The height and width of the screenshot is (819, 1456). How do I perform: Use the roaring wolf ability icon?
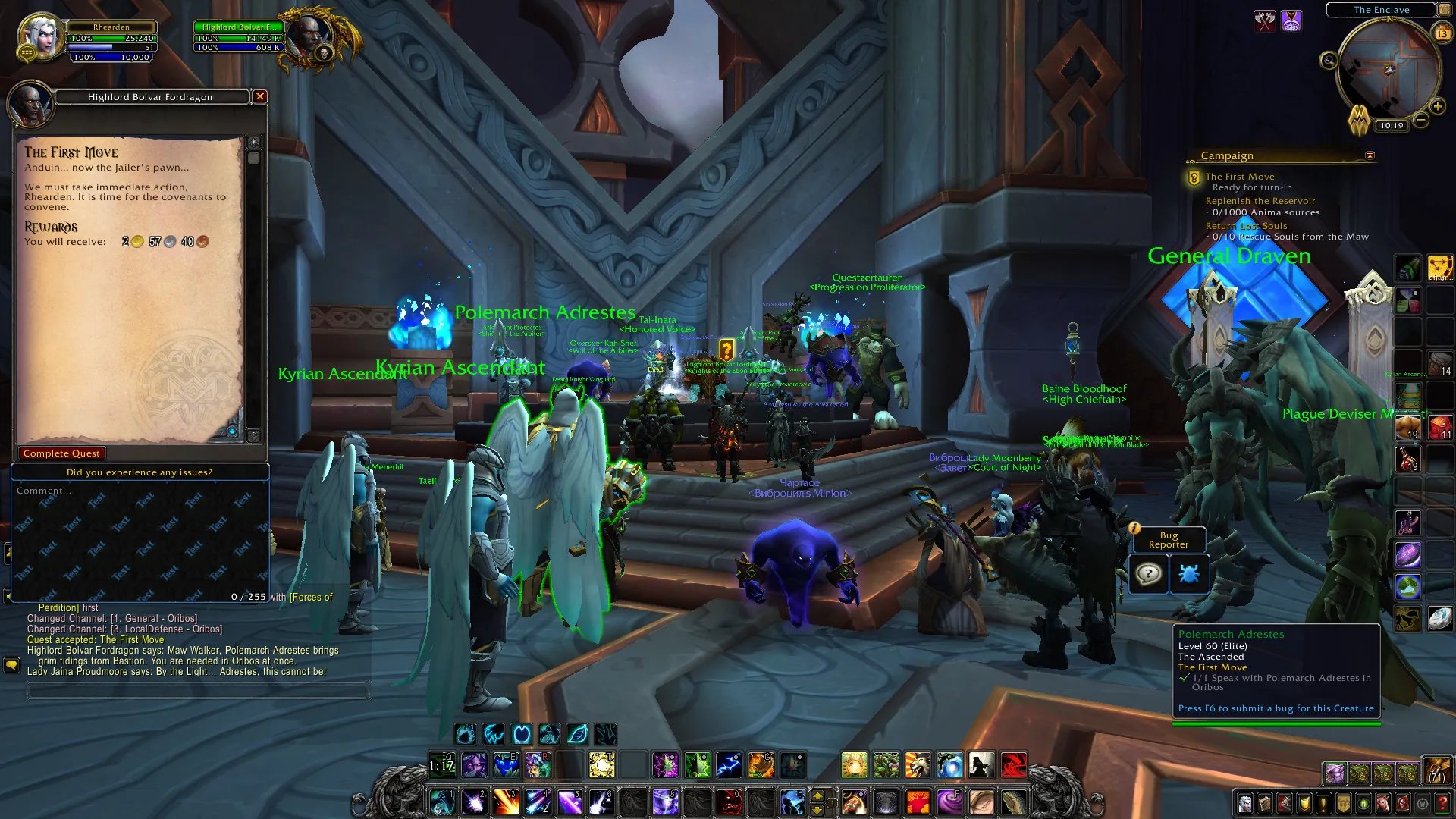tap(917, 766)
